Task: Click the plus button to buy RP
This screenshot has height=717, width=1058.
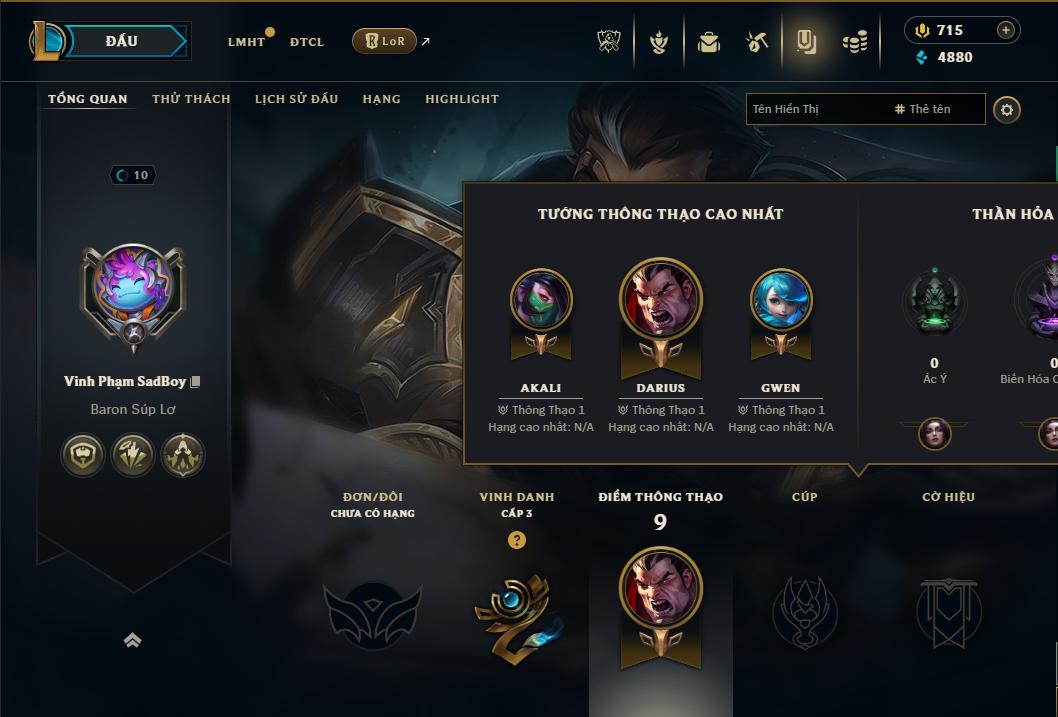Action: tap(1006, 30)
